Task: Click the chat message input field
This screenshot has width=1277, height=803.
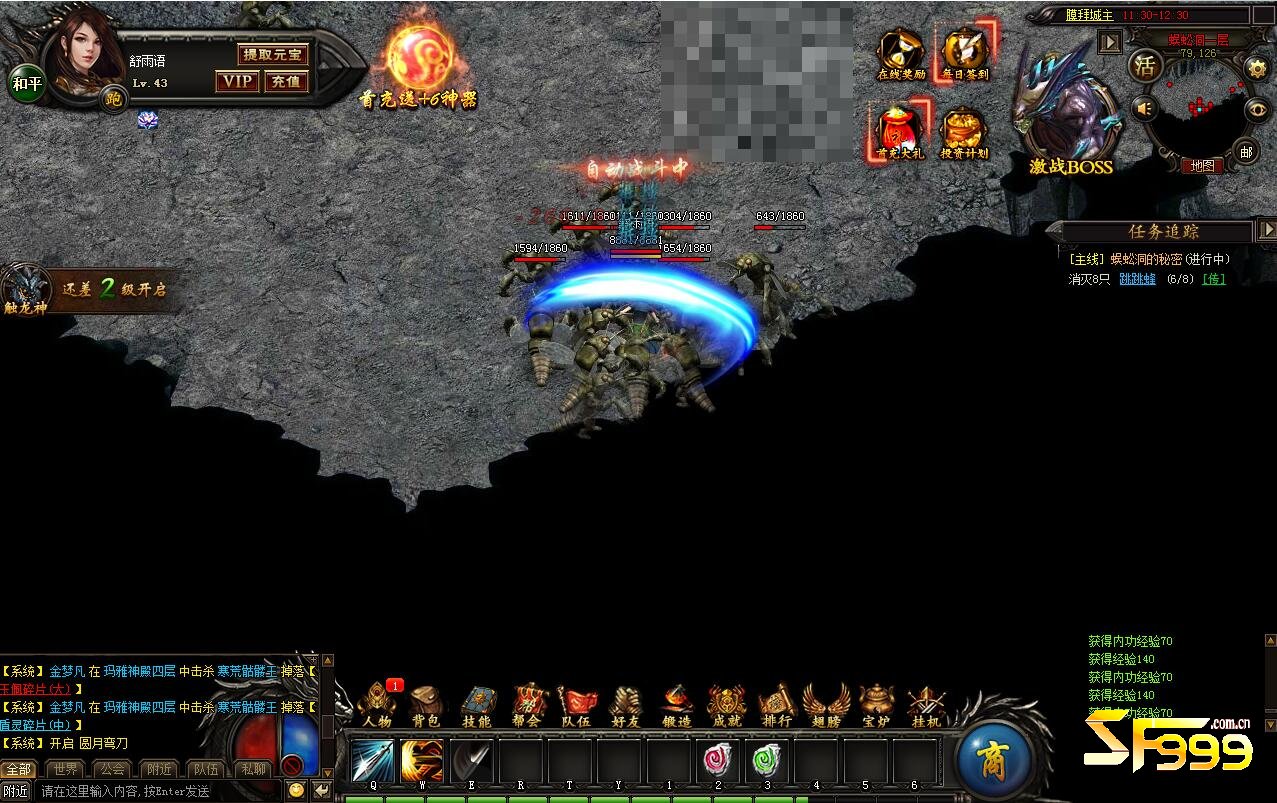Action: (160, 791)
